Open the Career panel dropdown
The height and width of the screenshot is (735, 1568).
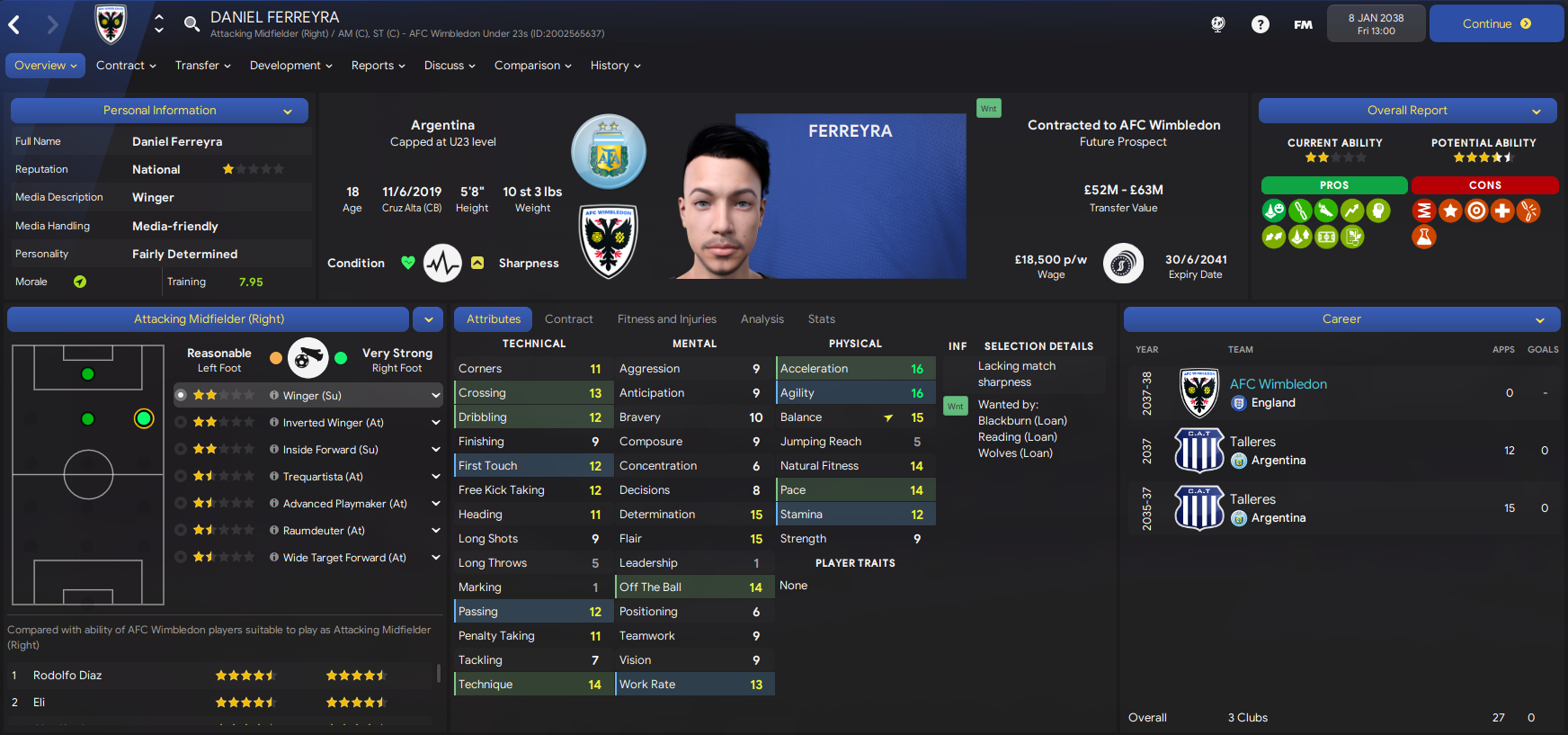1539,320
